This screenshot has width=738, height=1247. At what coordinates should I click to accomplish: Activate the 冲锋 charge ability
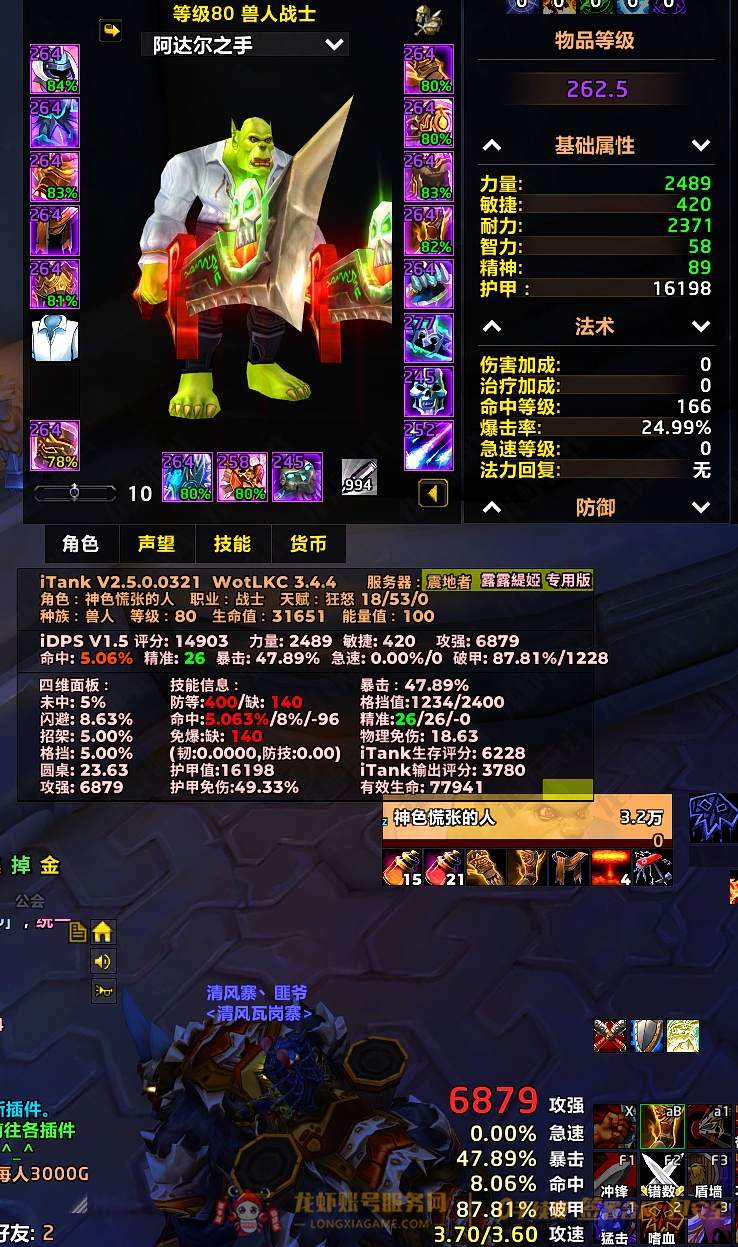click(612, 1176)
